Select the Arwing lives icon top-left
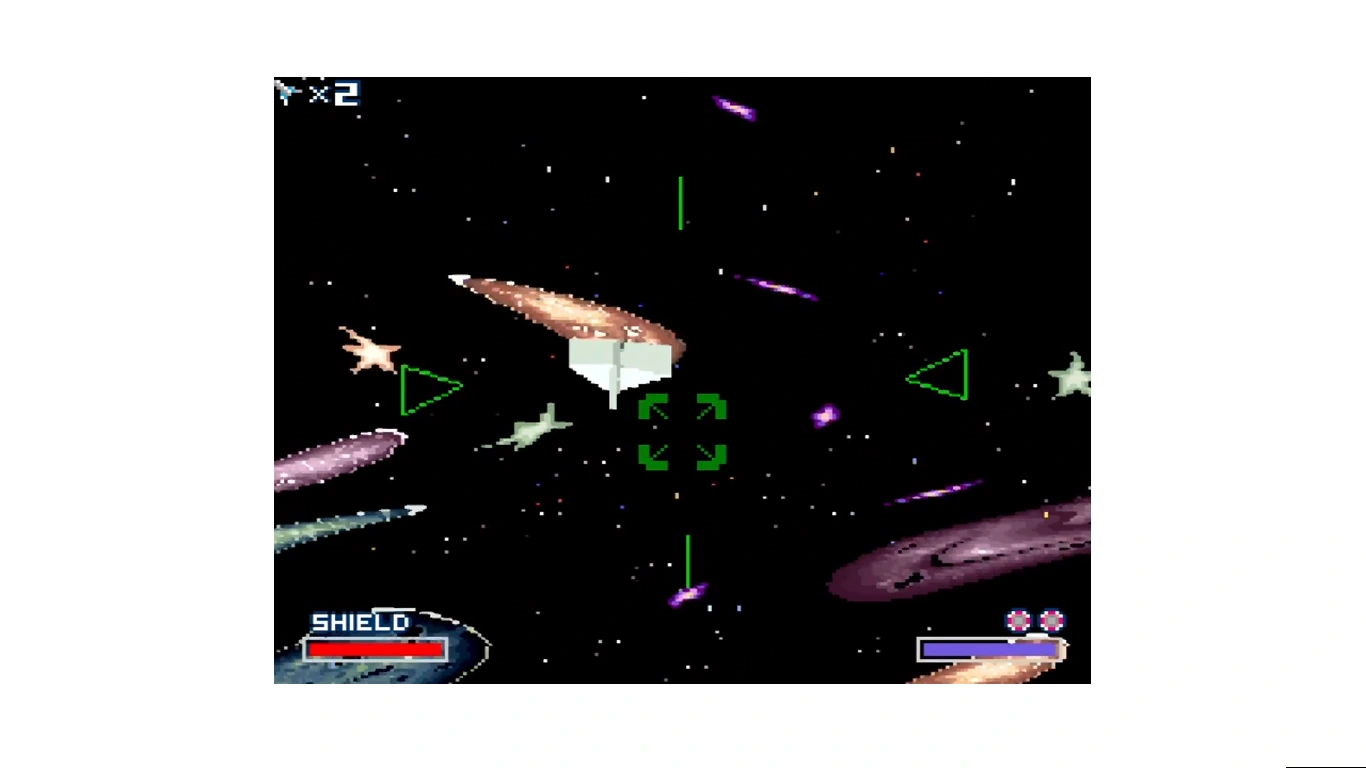The image size is (1366, 768). pos(287,93)
